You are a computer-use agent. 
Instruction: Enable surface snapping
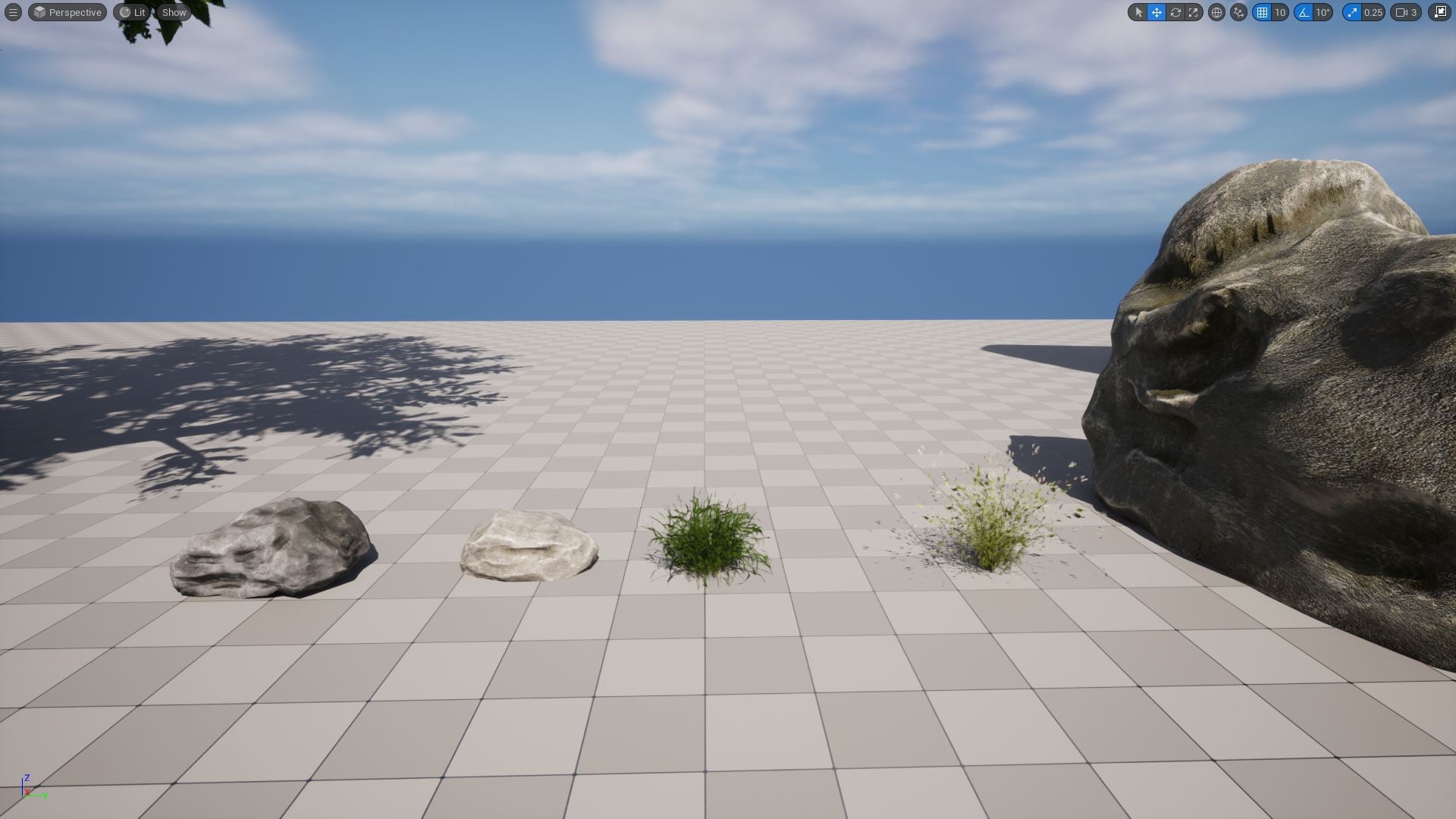(x=1238, y=12)
